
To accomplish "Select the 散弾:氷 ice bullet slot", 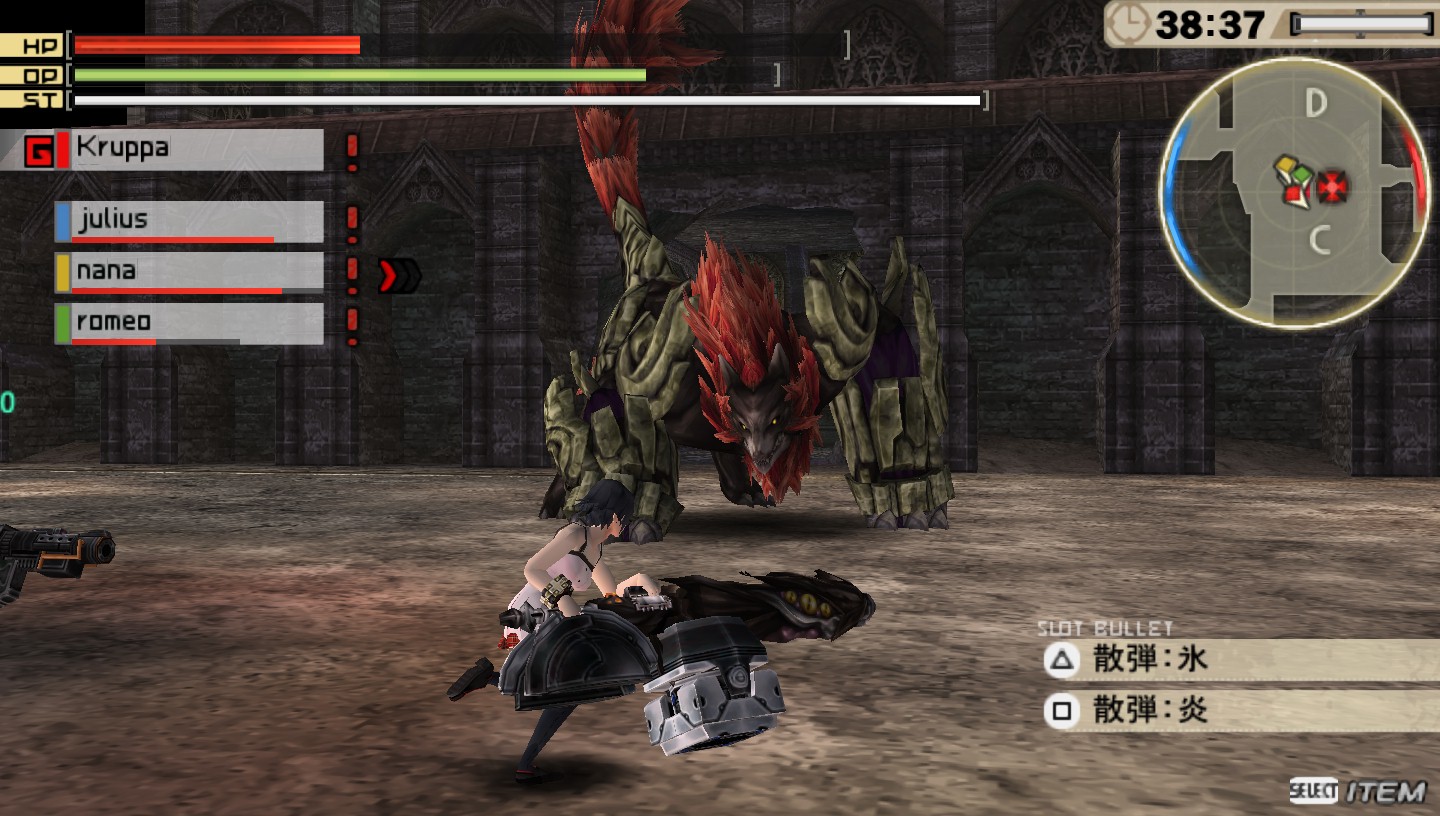I will (x=1238, y=659).
